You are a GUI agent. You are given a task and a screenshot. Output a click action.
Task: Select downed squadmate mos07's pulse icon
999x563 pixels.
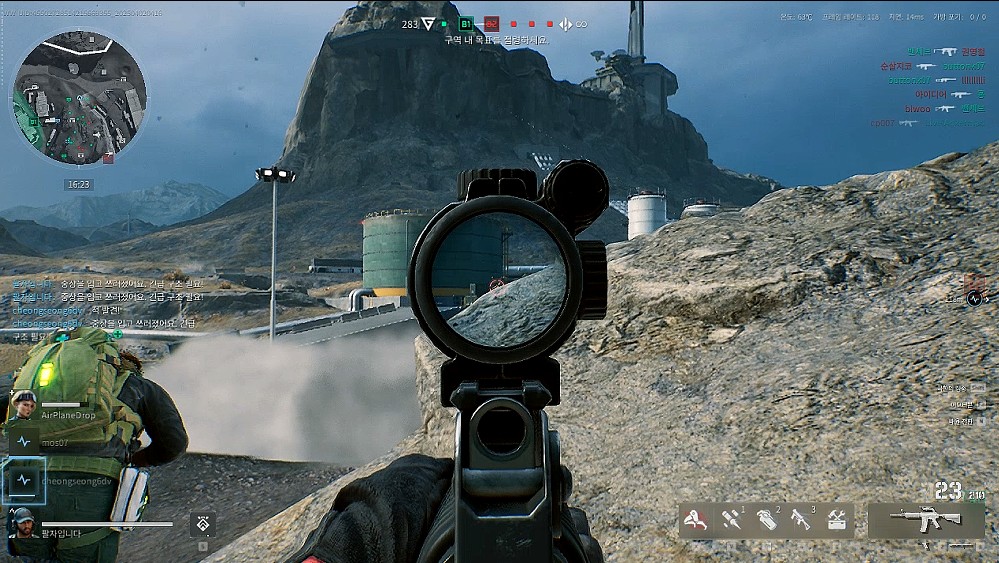click(x=24, y=441)
